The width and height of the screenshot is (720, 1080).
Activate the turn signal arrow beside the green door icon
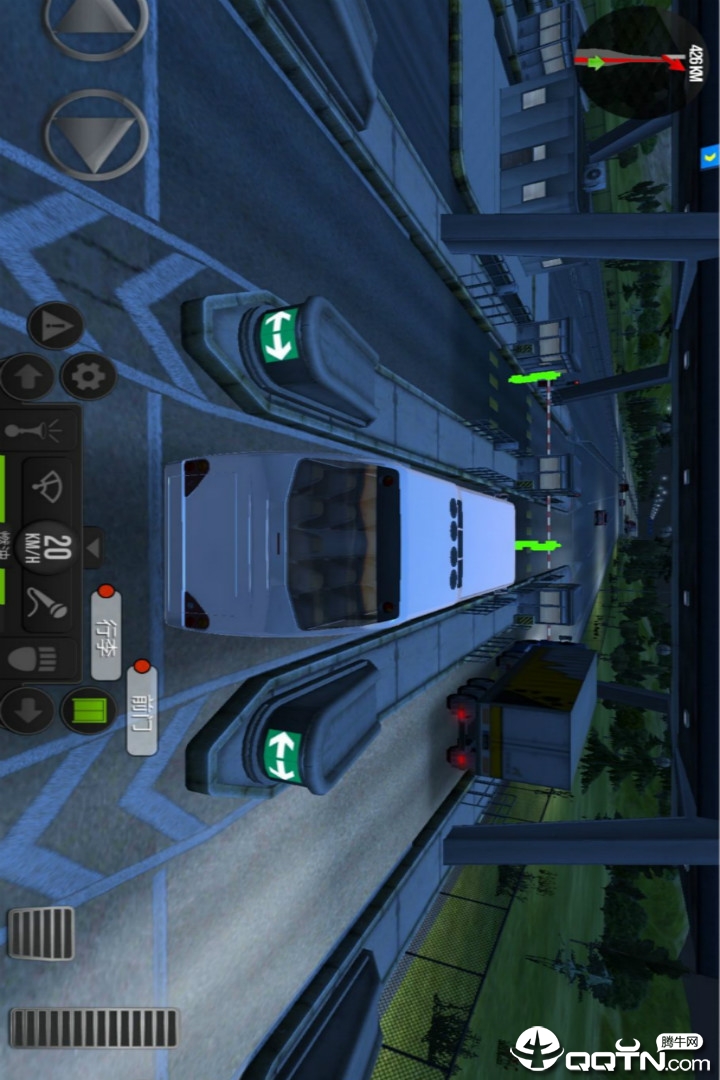coord(27,711)
